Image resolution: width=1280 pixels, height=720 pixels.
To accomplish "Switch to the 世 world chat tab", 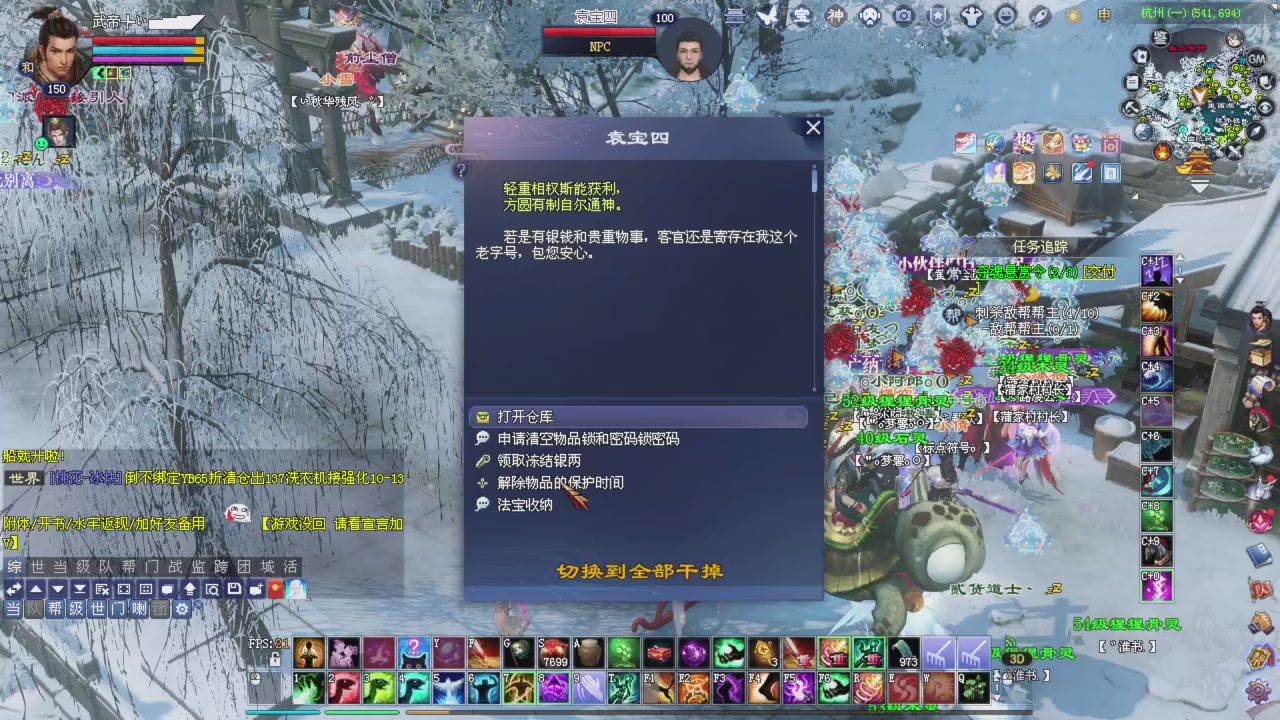I will click(x=39, y=568).
